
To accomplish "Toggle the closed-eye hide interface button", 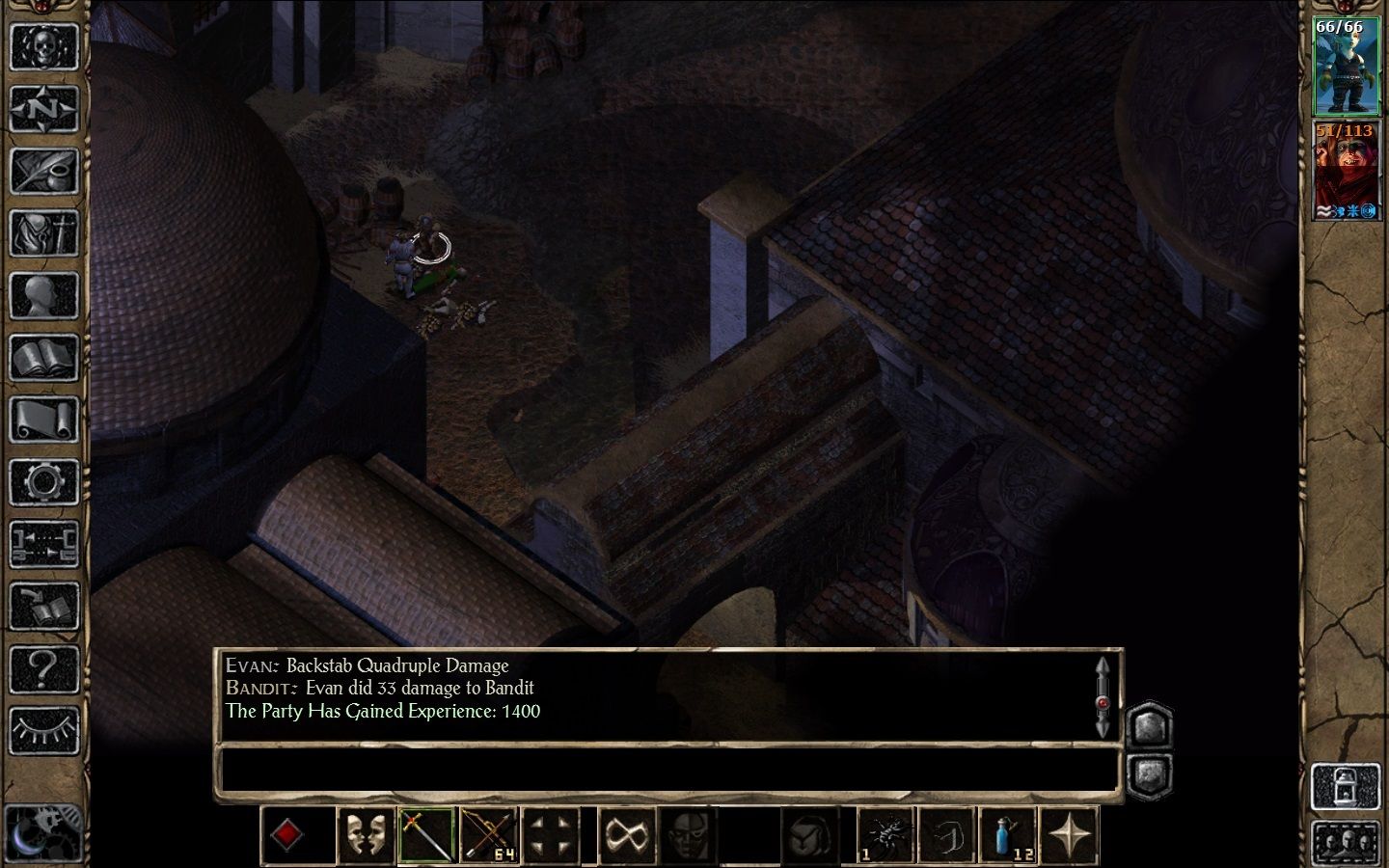I will coord(43,730).
